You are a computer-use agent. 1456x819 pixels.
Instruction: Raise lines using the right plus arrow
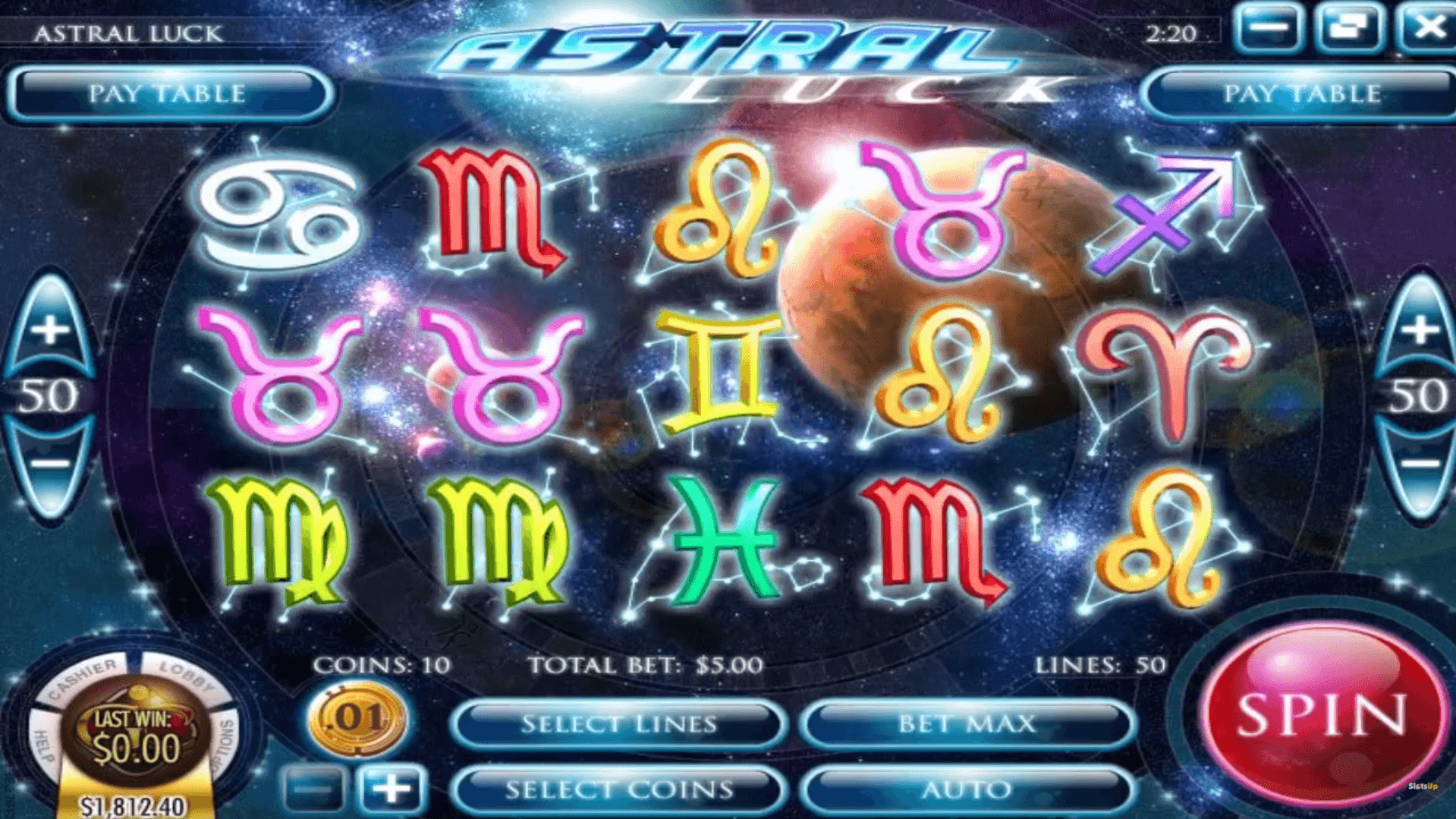pos(1419,330)
